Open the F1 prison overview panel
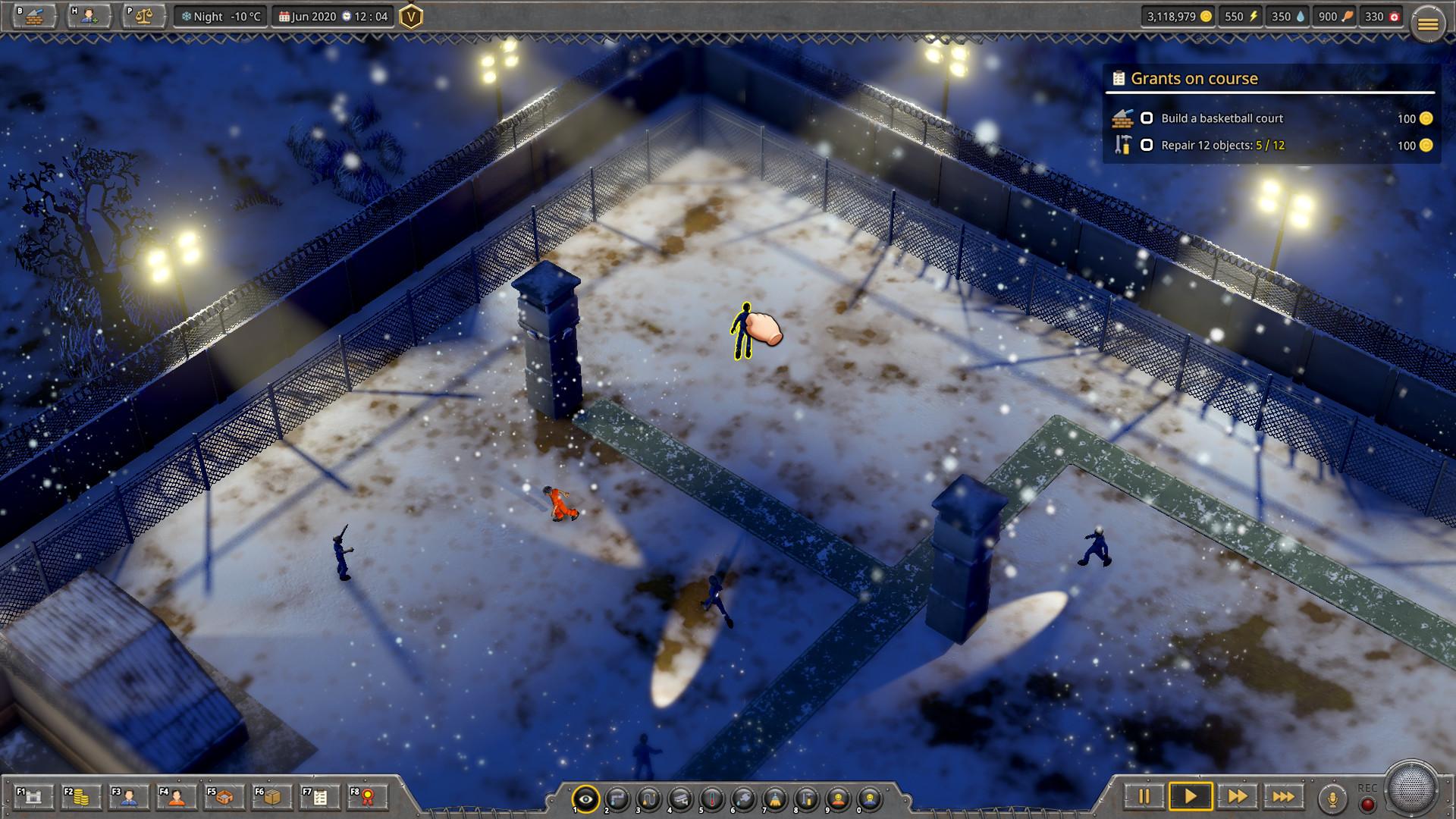The height and width of the screenshot is (819, 1456). tap(33, 797)
